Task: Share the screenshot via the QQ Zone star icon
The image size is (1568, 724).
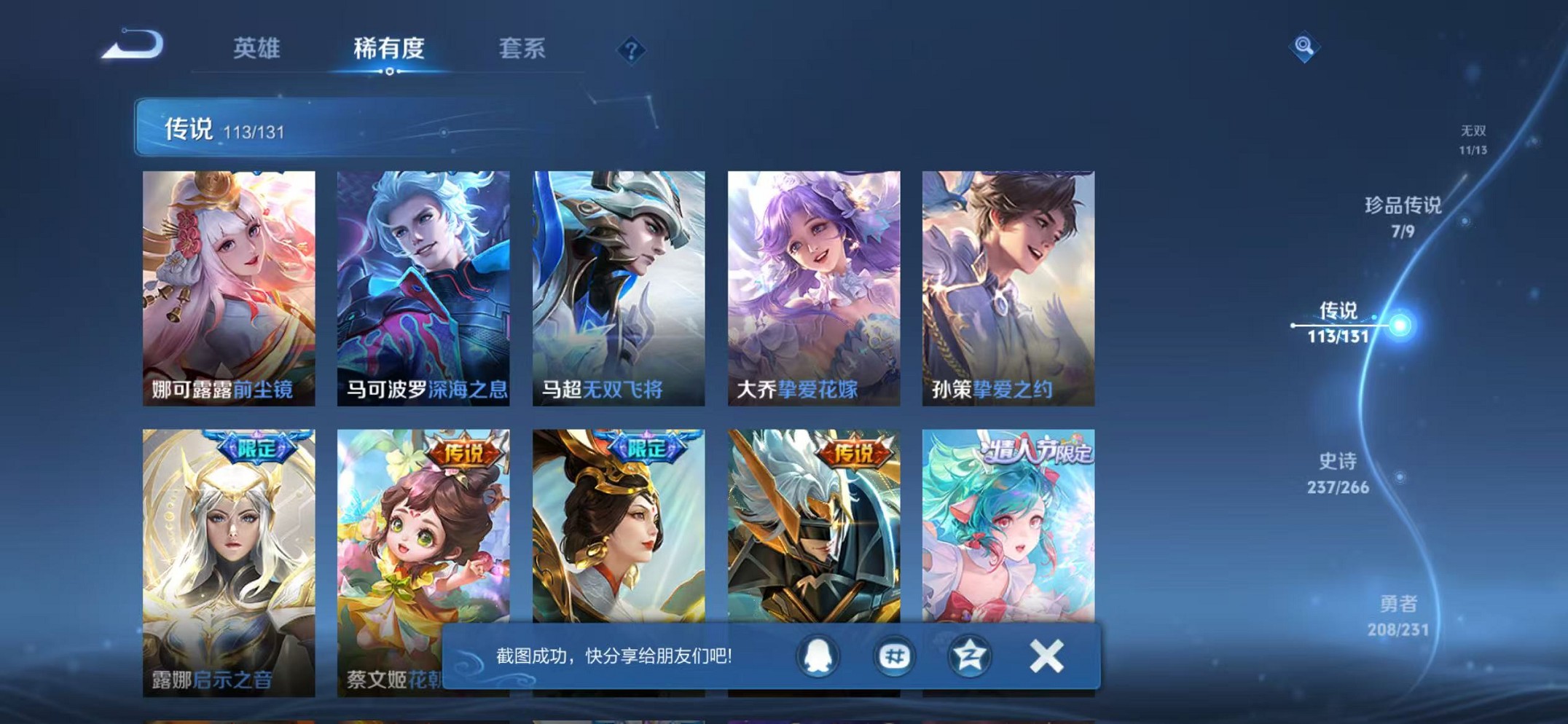Action: [969, 655]
